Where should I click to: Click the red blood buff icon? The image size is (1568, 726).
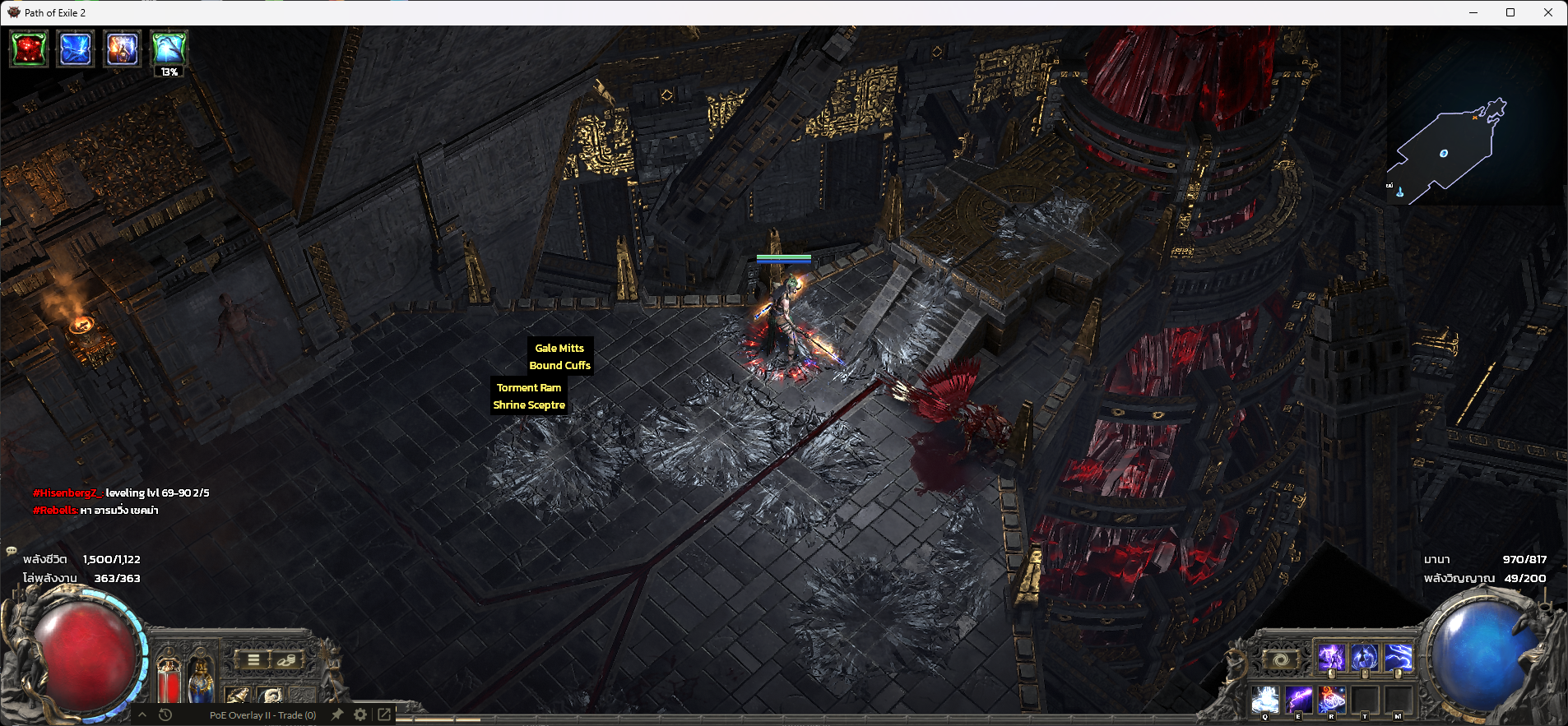click(x=29, y=49)
